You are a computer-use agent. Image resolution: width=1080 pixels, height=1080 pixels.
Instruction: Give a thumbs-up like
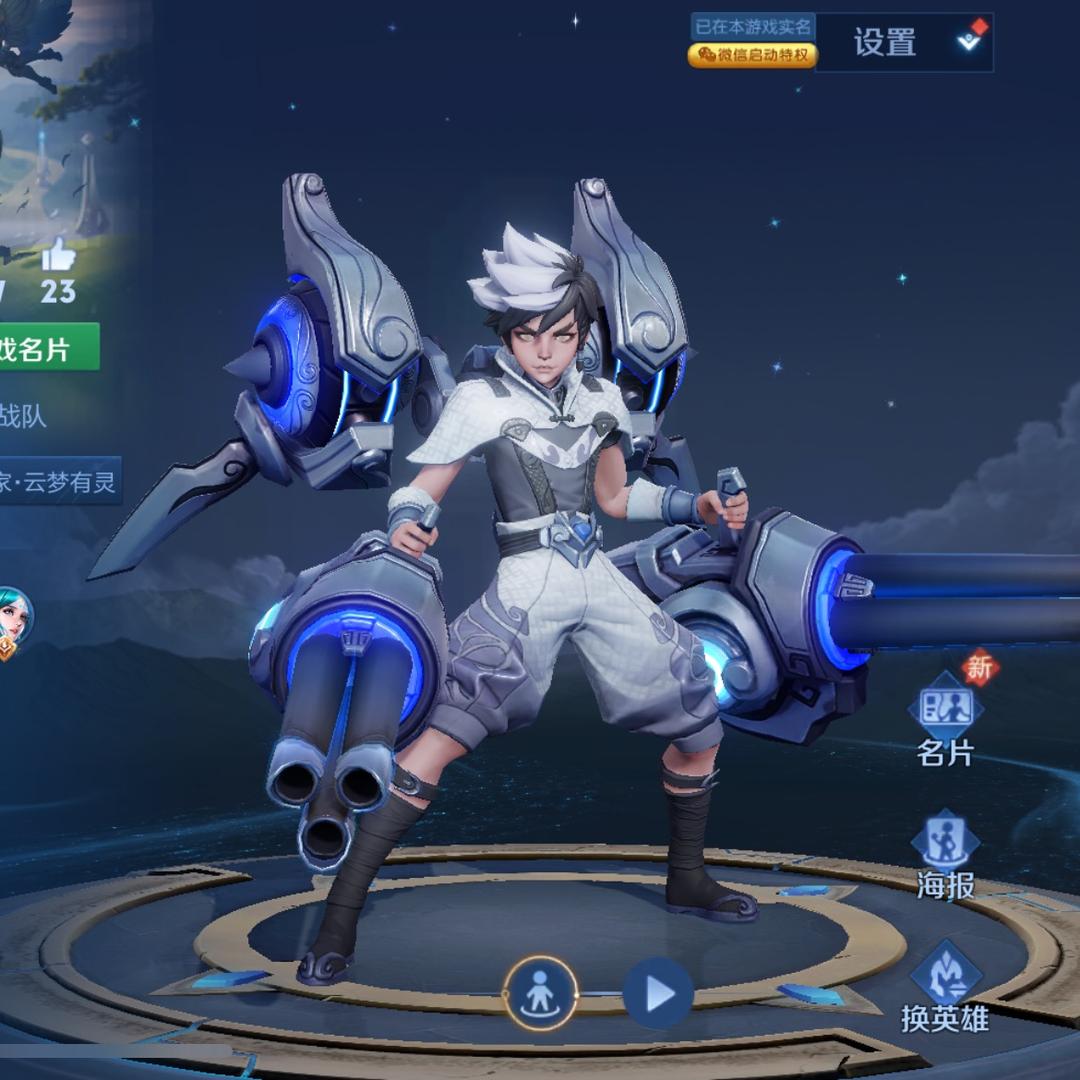coord(58,258)
